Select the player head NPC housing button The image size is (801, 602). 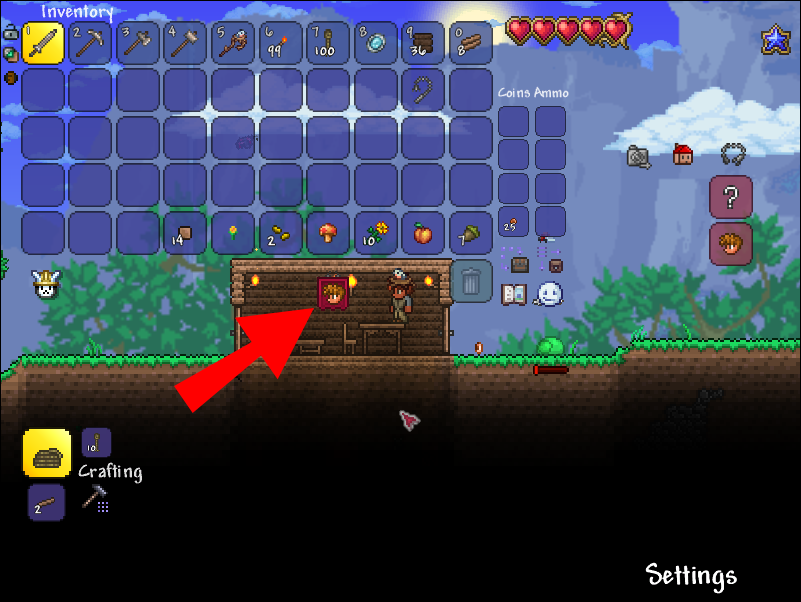730,245
